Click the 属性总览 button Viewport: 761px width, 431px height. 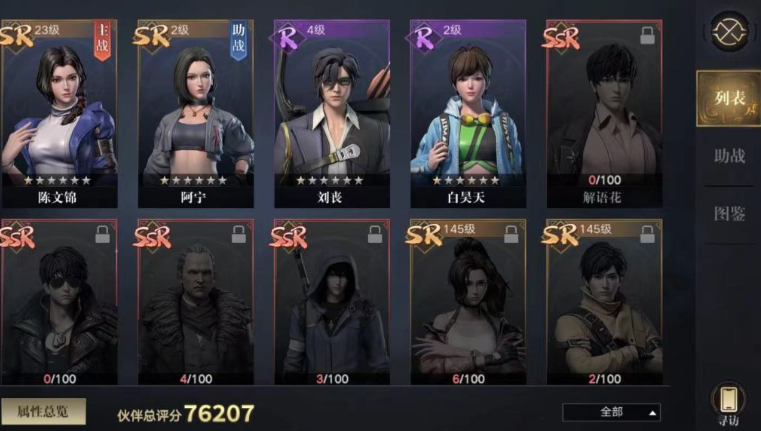coord(42,411)
